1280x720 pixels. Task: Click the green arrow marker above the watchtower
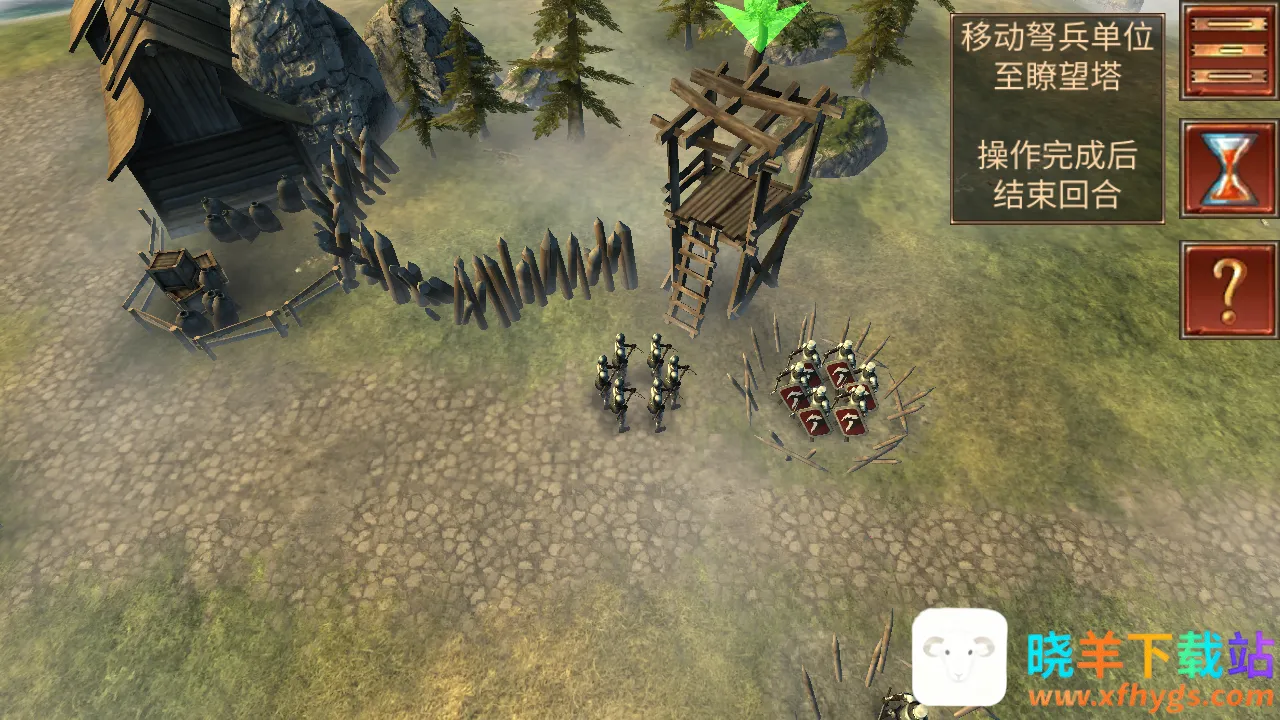tap(759, 22)
